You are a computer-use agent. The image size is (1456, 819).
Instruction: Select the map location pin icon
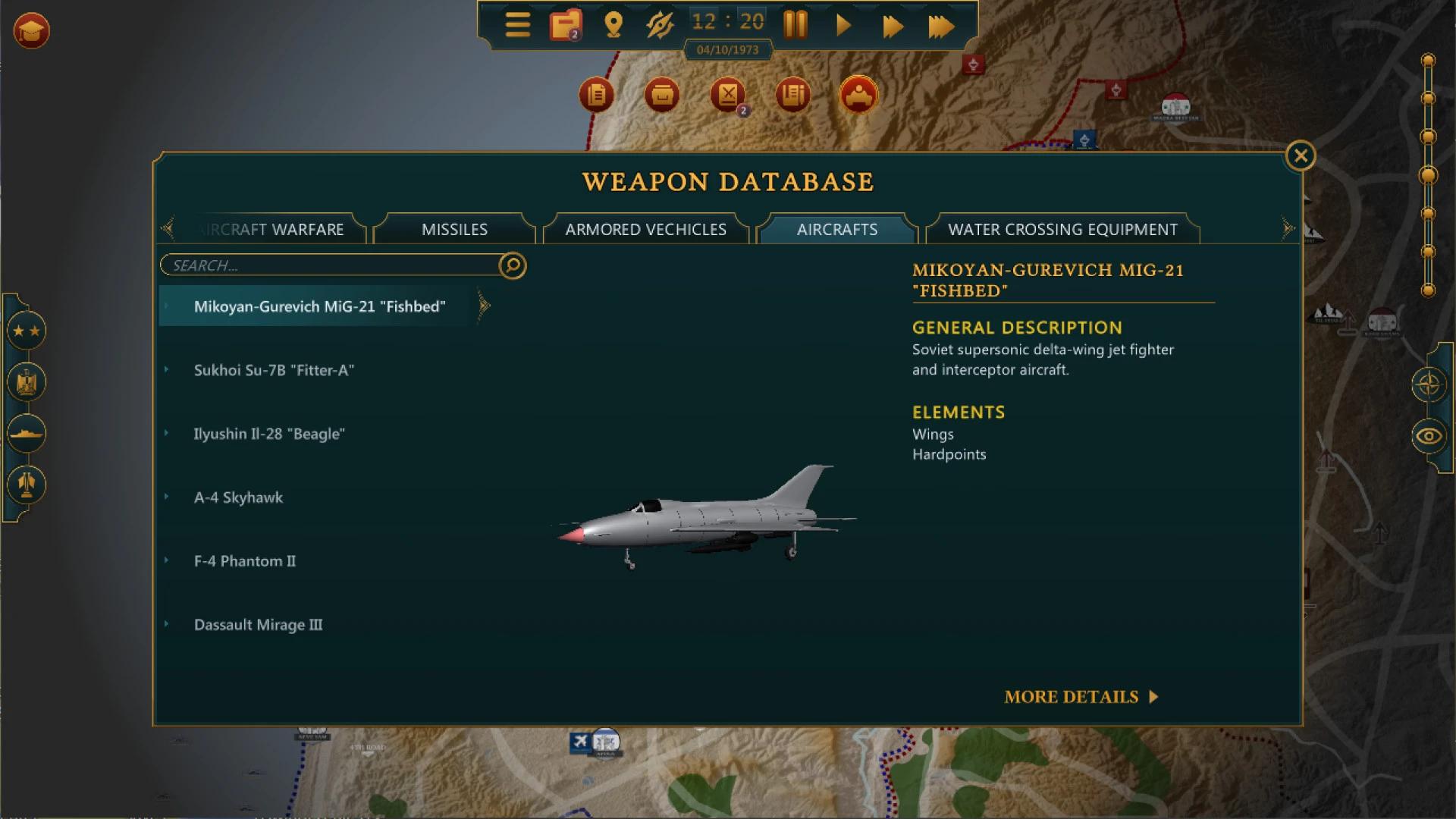pos(613,25)
